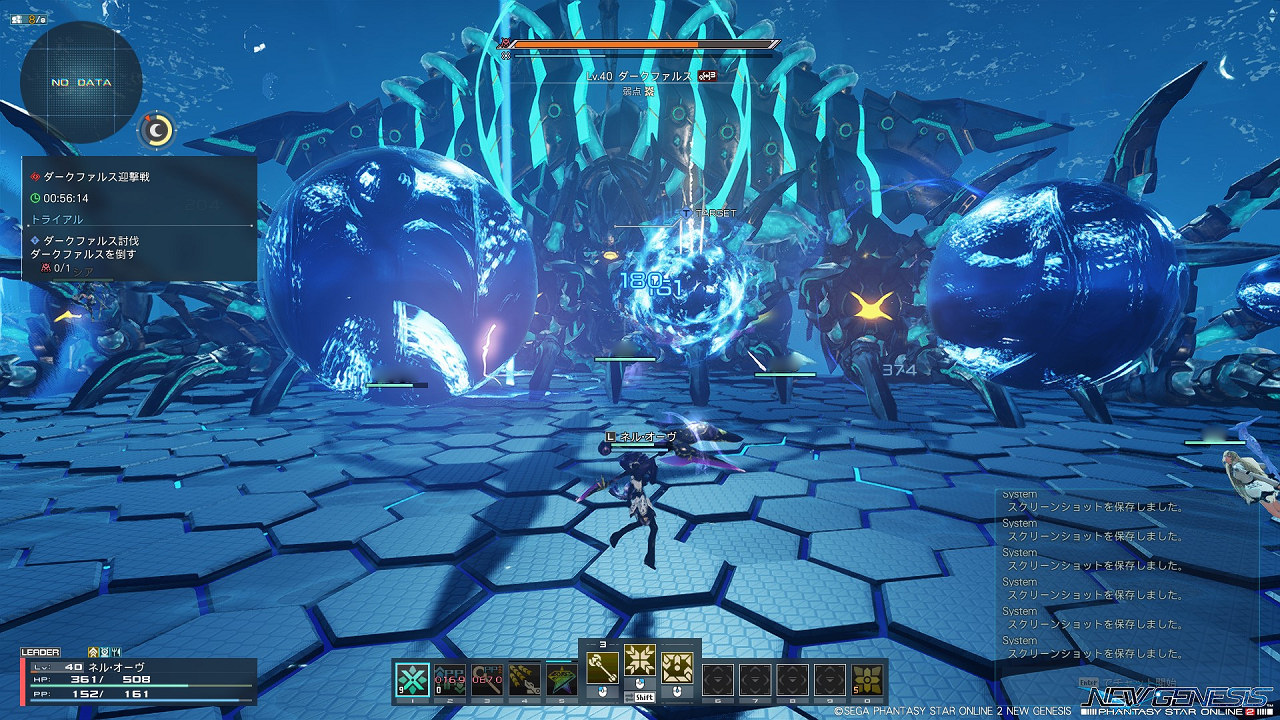Use the gold flower item in slot 0
1280x720 pixels.
[x=867, y=679]
